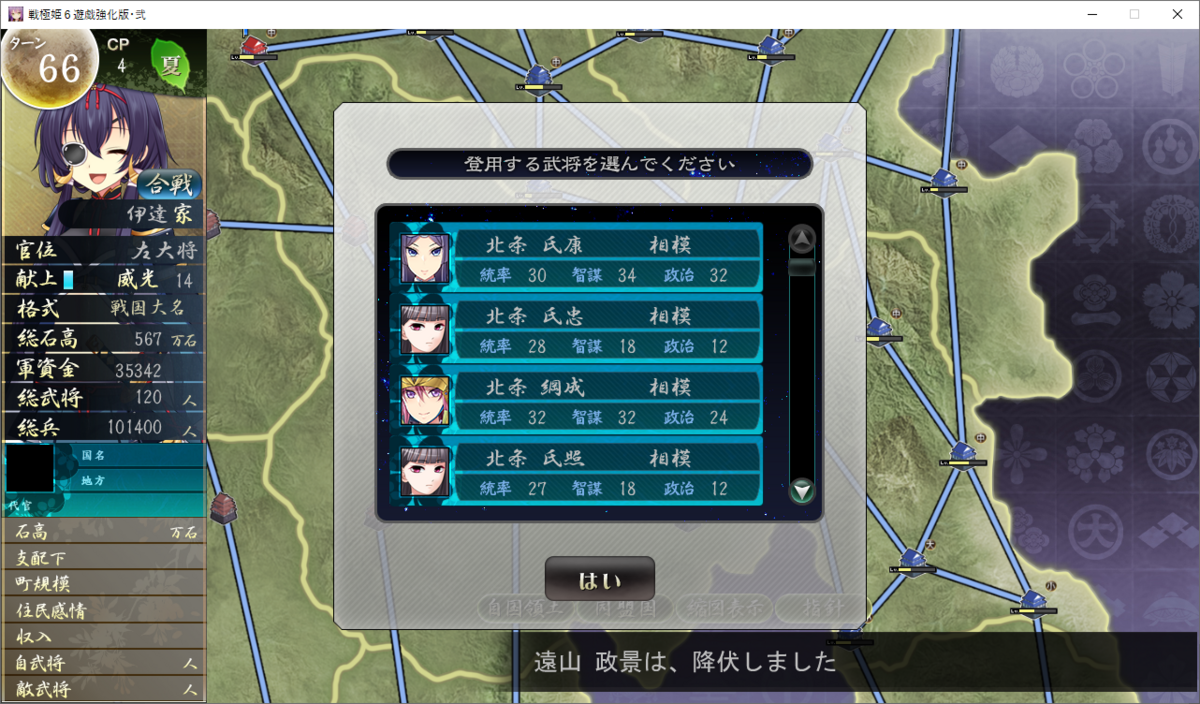Click the scroll-up arrow of the list

[802, 239]
